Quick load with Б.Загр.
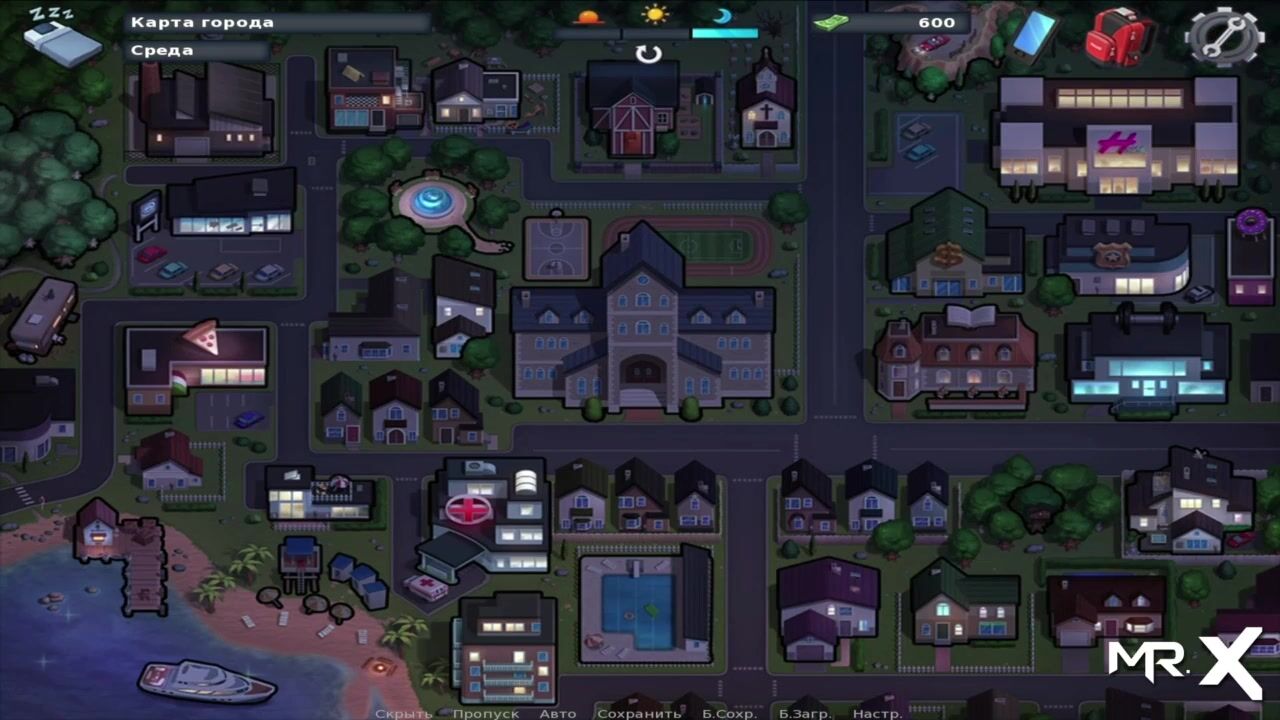 [805, 713]
